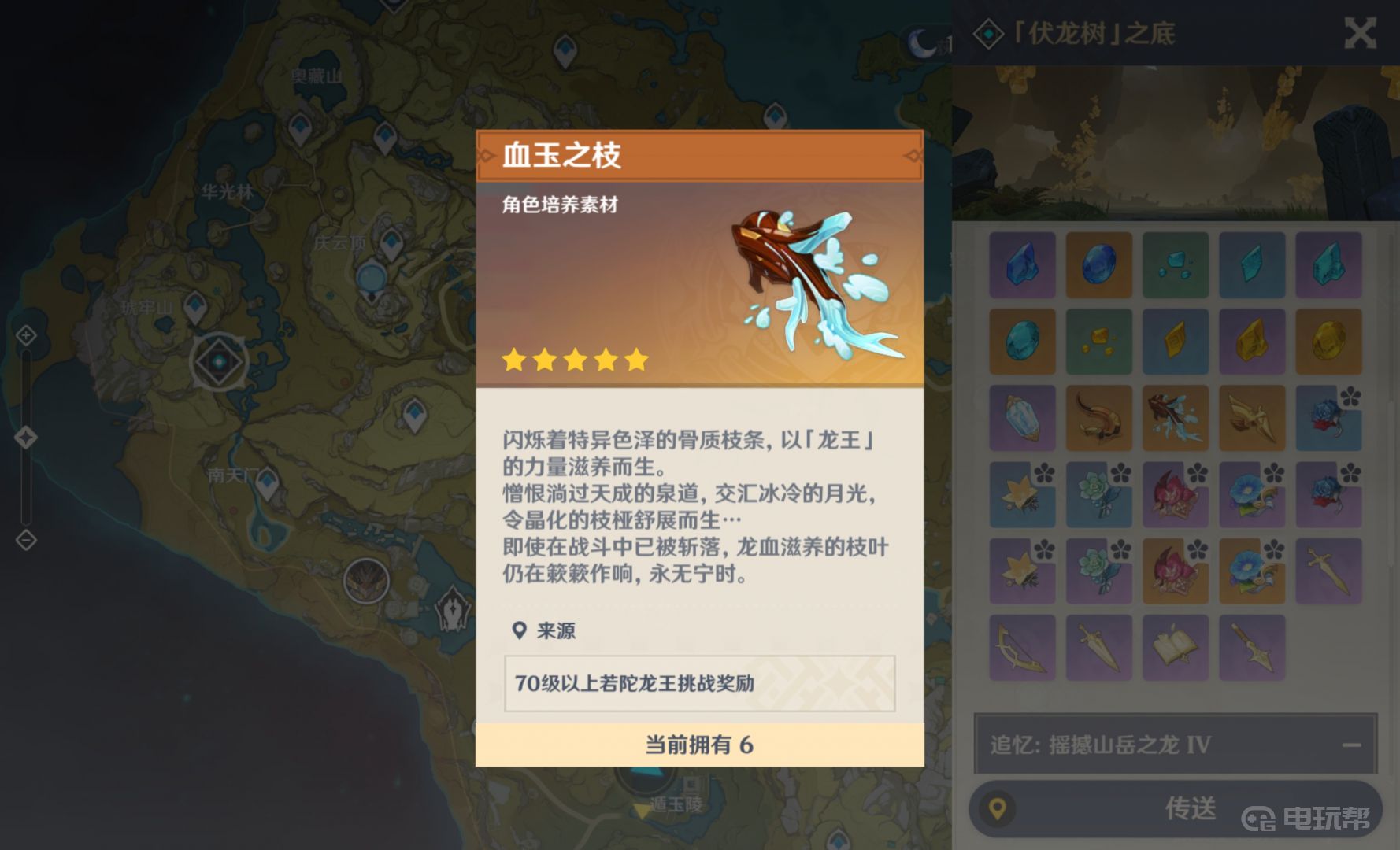Screen dimensions: 1400x850
Task: Select the sword reward icon in the bottom row
Action: pyautogui.click(x=1100, y=647)
